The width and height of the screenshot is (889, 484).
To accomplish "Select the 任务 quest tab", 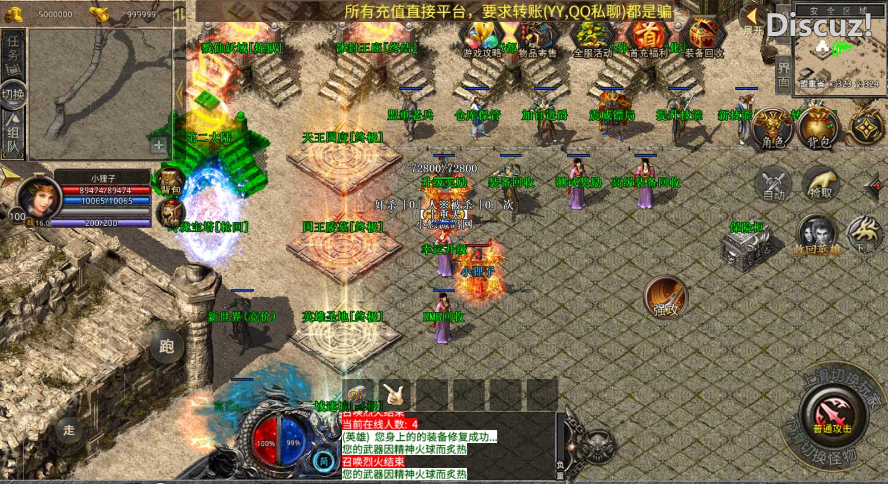I will point(13,53).
